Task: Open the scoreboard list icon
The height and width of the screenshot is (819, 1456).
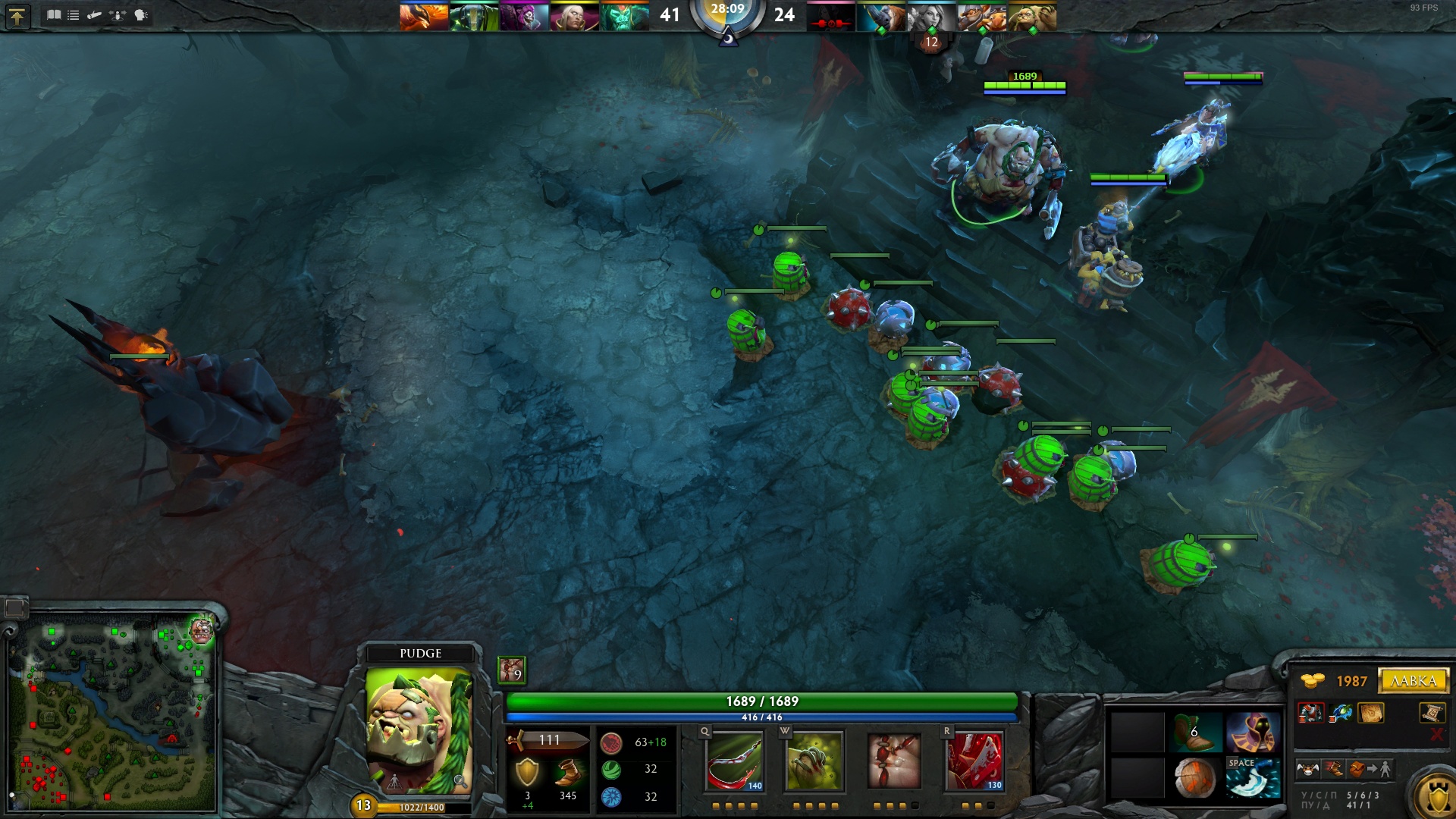Action: coord(74,15)
